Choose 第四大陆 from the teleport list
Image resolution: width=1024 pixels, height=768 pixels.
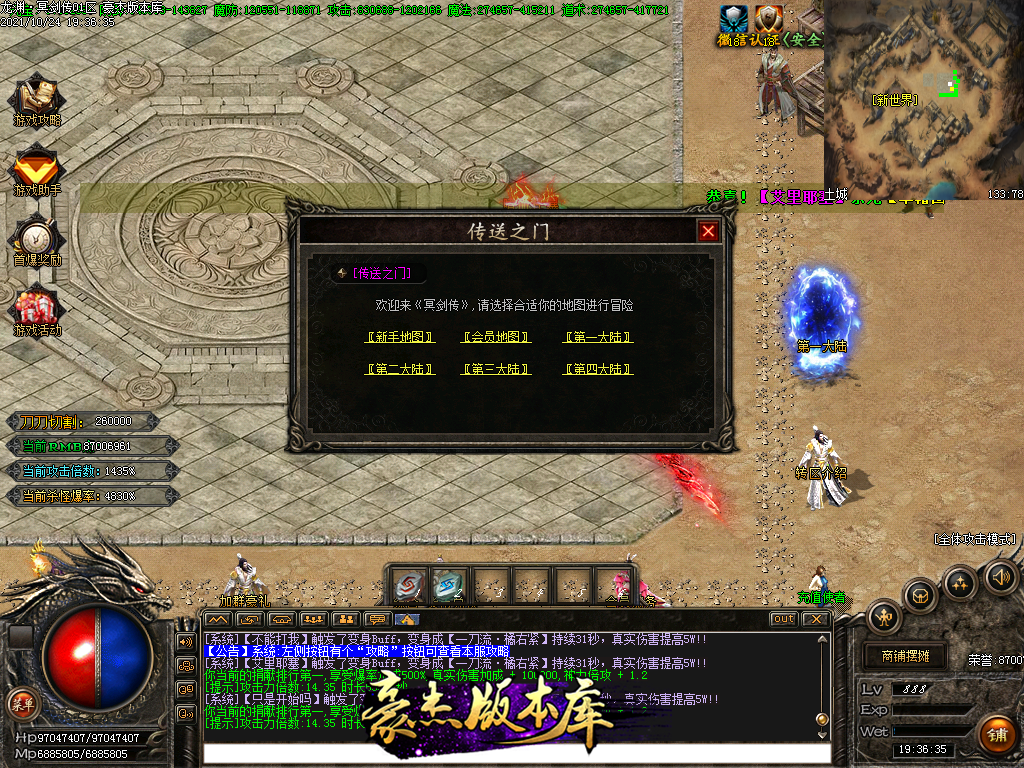pos(598,370)
